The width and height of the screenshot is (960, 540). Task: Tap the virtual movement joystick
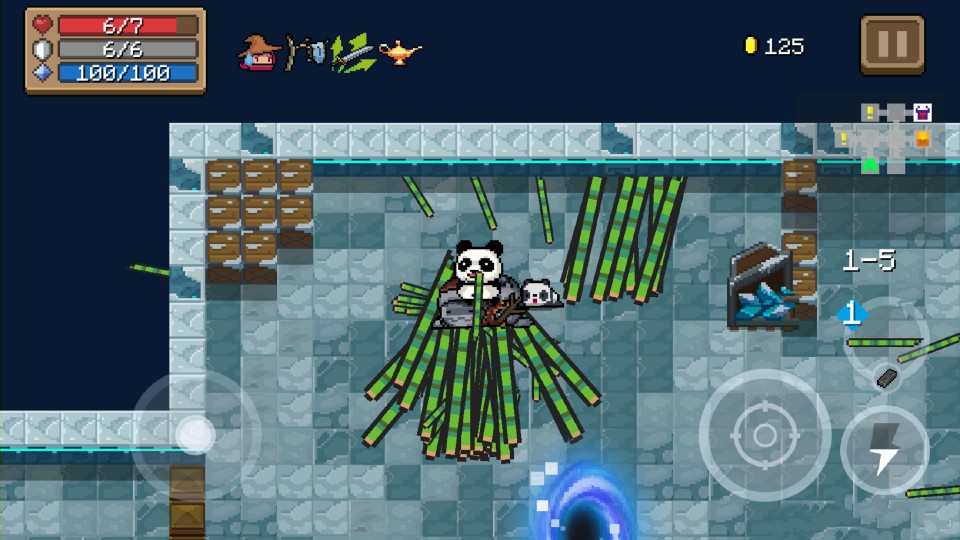click(x=195, y=435)
